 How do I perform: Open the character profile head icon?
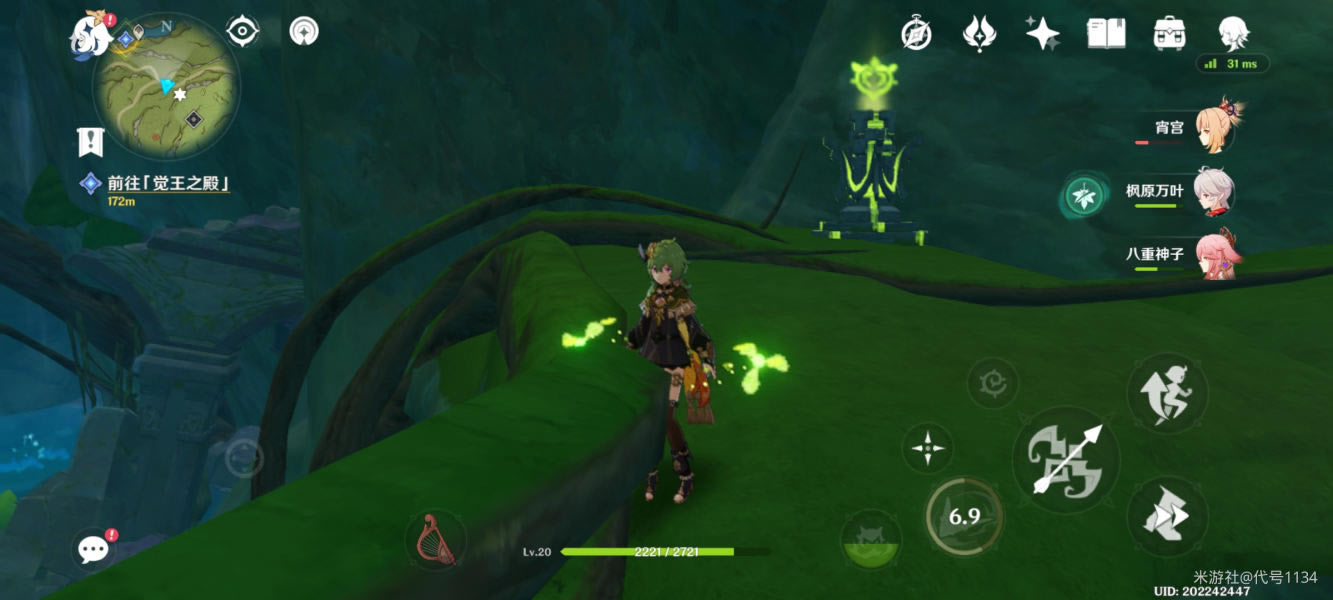click(x=1232, y=33)
